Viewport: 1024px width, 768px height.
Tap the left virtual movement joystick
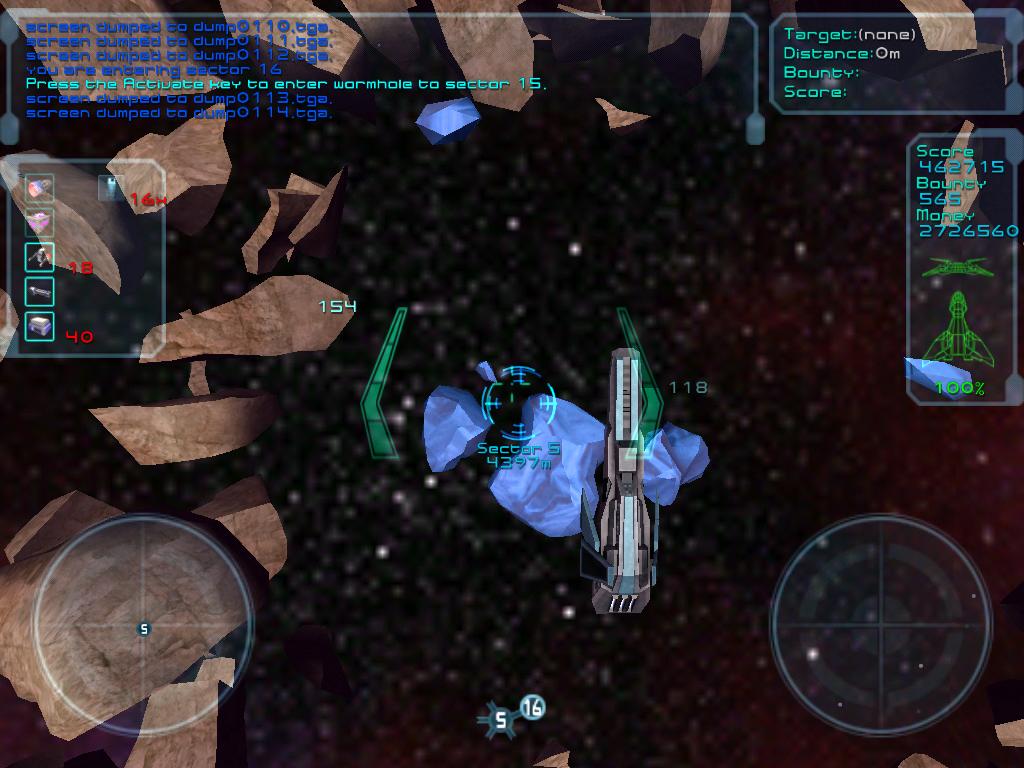(143, 628)
